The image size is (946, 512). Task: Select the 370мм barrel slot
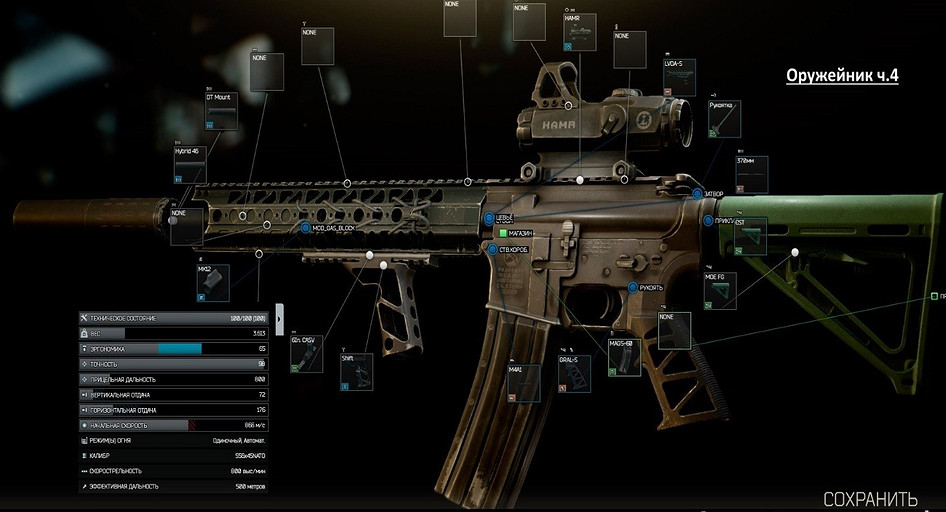[752, 175]
